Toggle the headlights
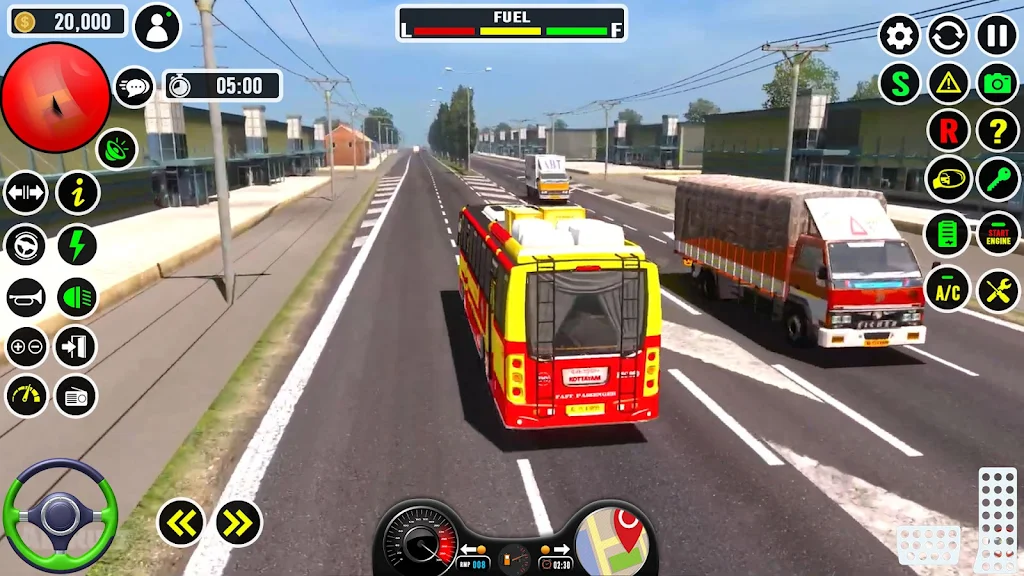The height and width of the screenshot is (576, 1024). (x=77, y=297)
